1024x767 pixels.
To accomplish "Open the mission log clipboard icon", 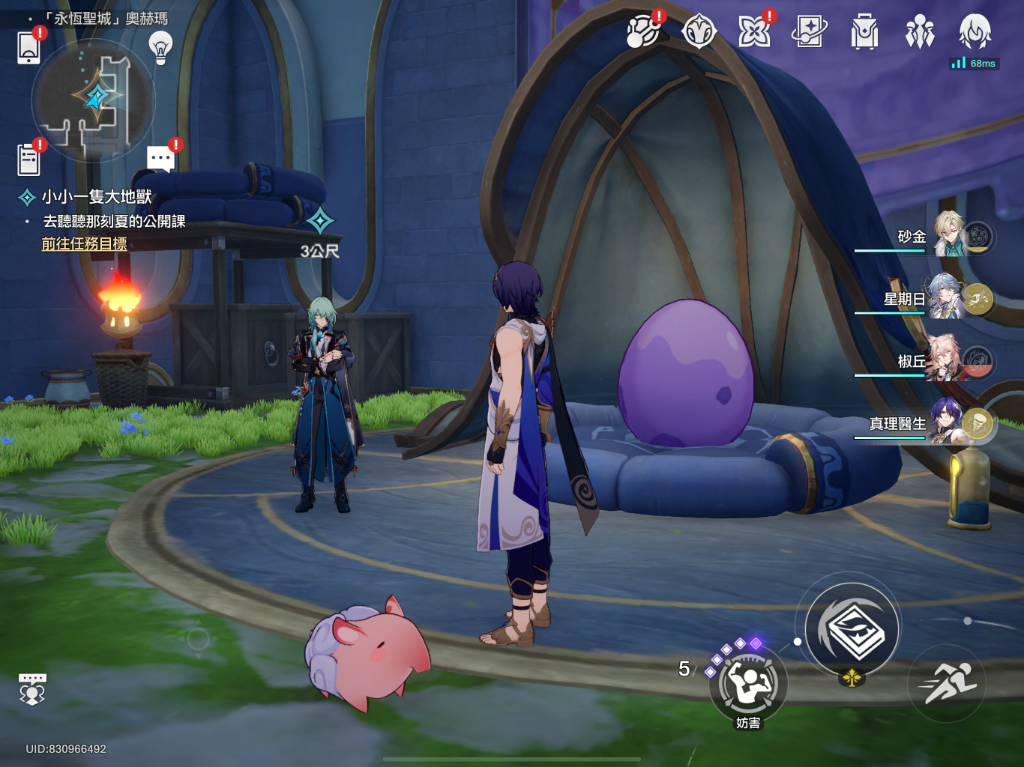I will coord(29,158).
